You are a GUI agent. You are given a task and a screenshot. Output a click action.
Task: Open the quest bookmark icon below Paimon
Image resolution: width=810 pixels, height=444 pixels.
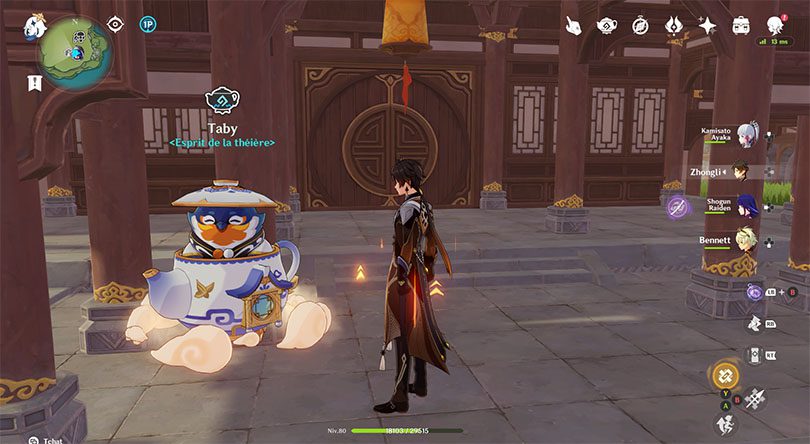tap(34, 82)
